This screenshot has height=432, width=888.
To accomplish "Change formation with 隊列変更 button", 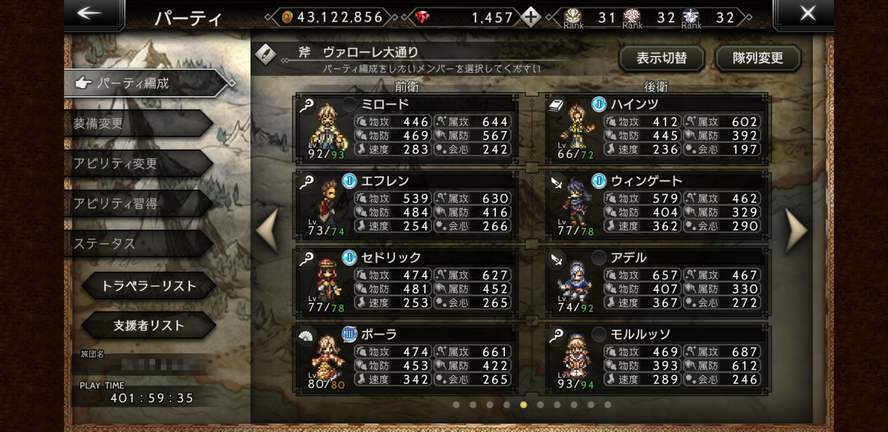I will point(757,58).
